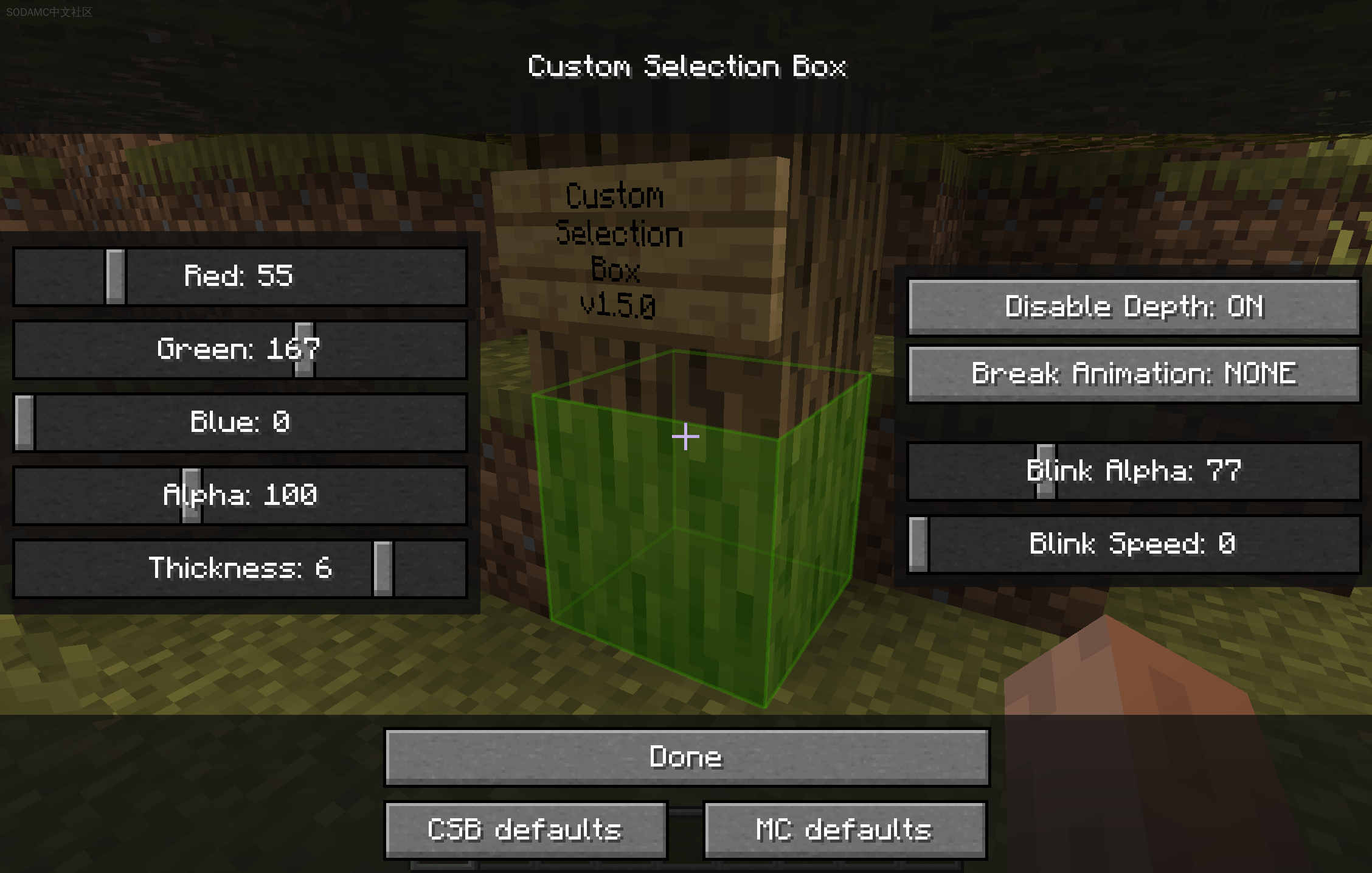
Task: Click the Done button
Action: click(x=686, y=757)
